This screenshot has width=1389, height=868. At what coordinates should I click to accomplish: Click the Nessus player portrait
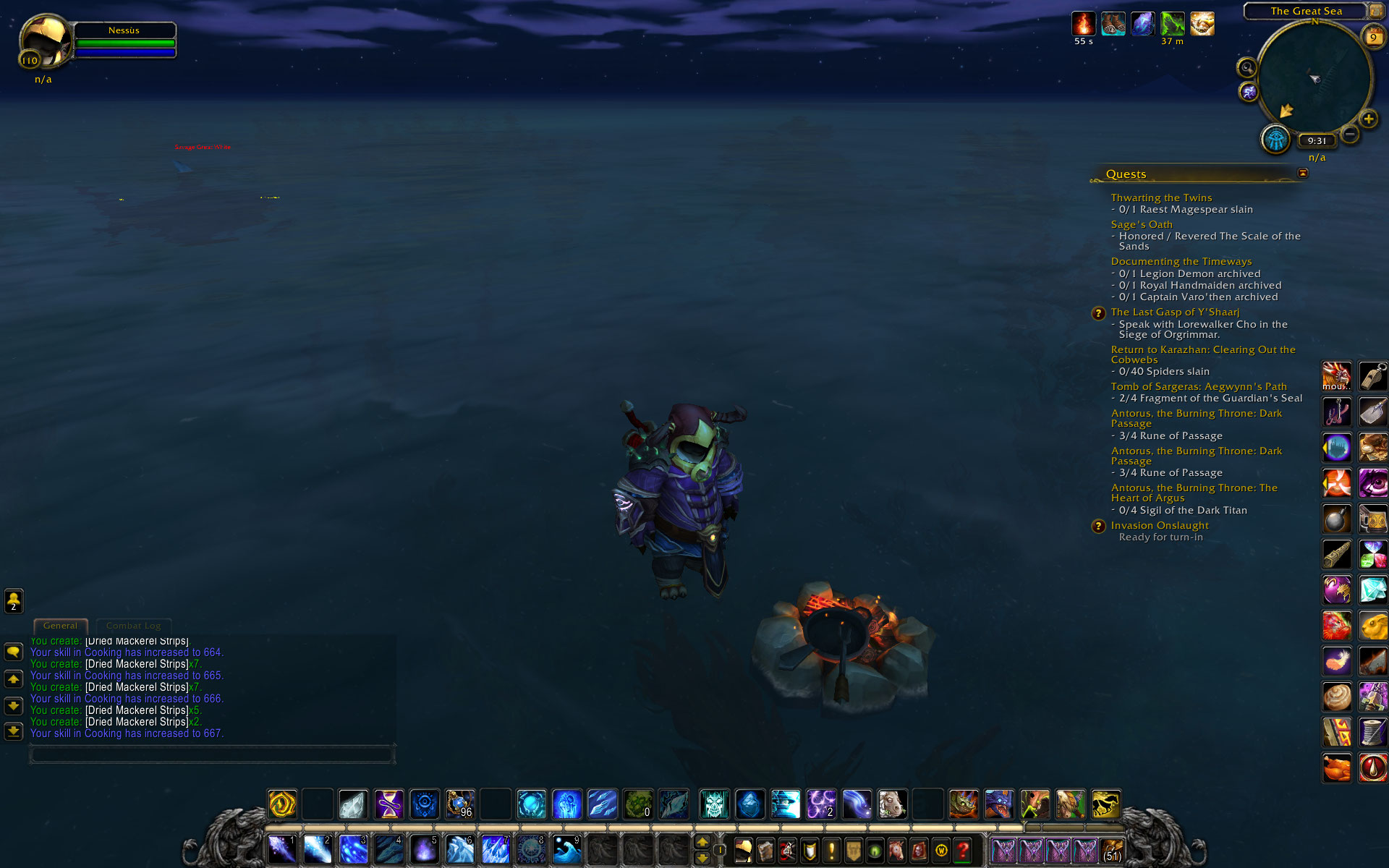[x=45, y=42]
